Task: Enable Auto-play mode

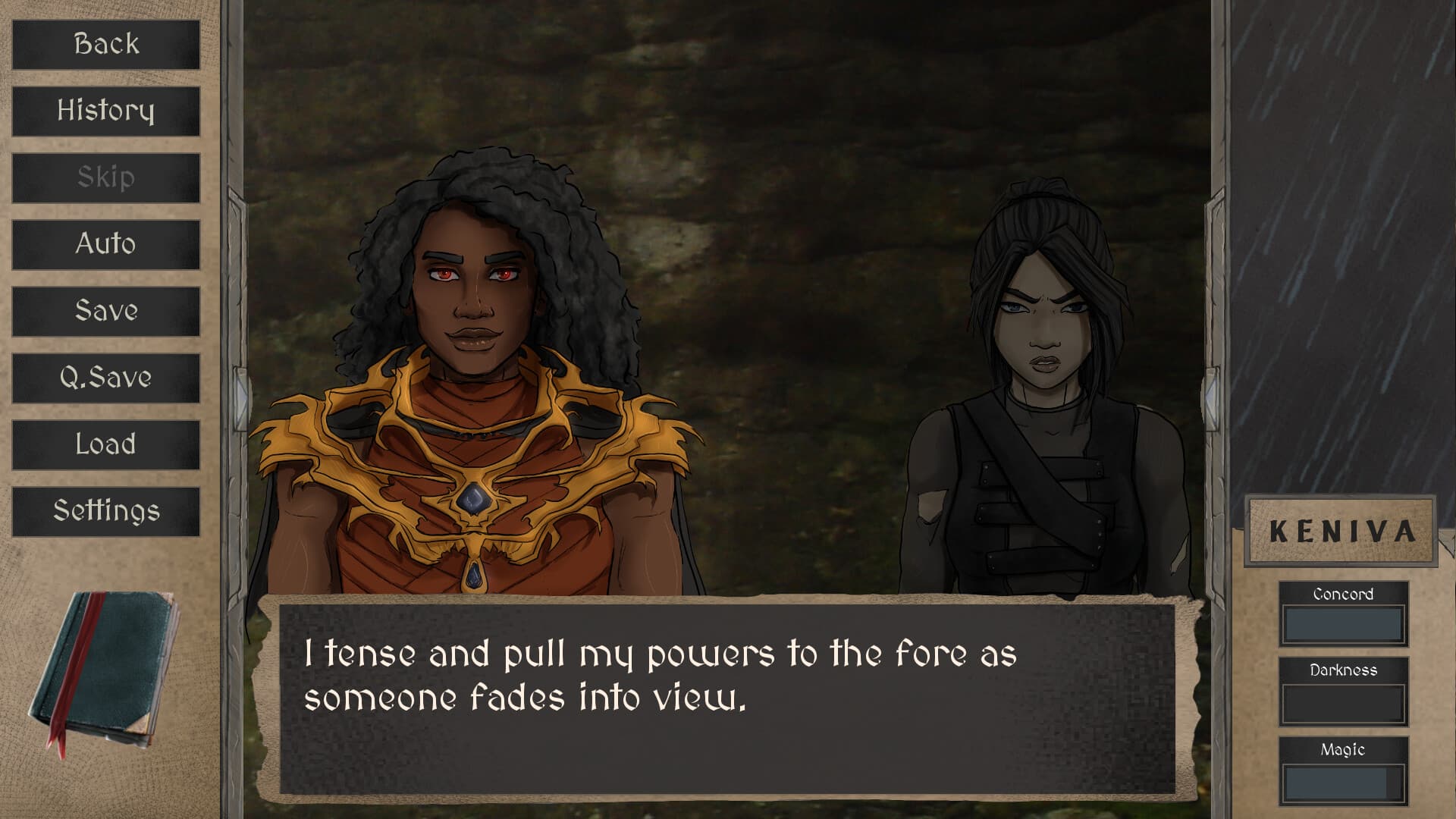Action: pyautogui.click(x=105, y=244)
